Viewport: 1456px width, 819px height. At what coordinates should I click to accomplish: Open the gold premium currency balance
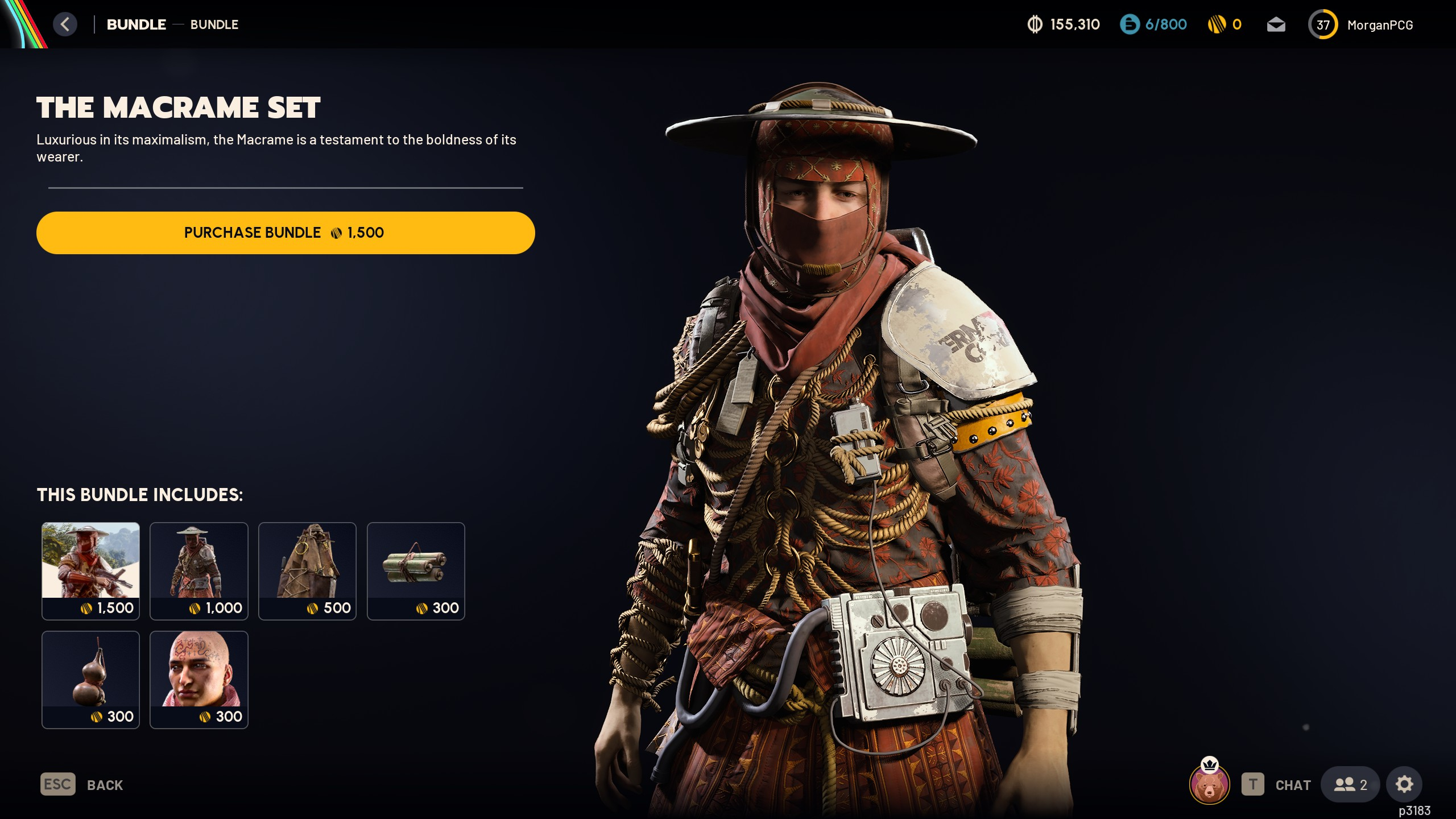[x=1225, y=24]
